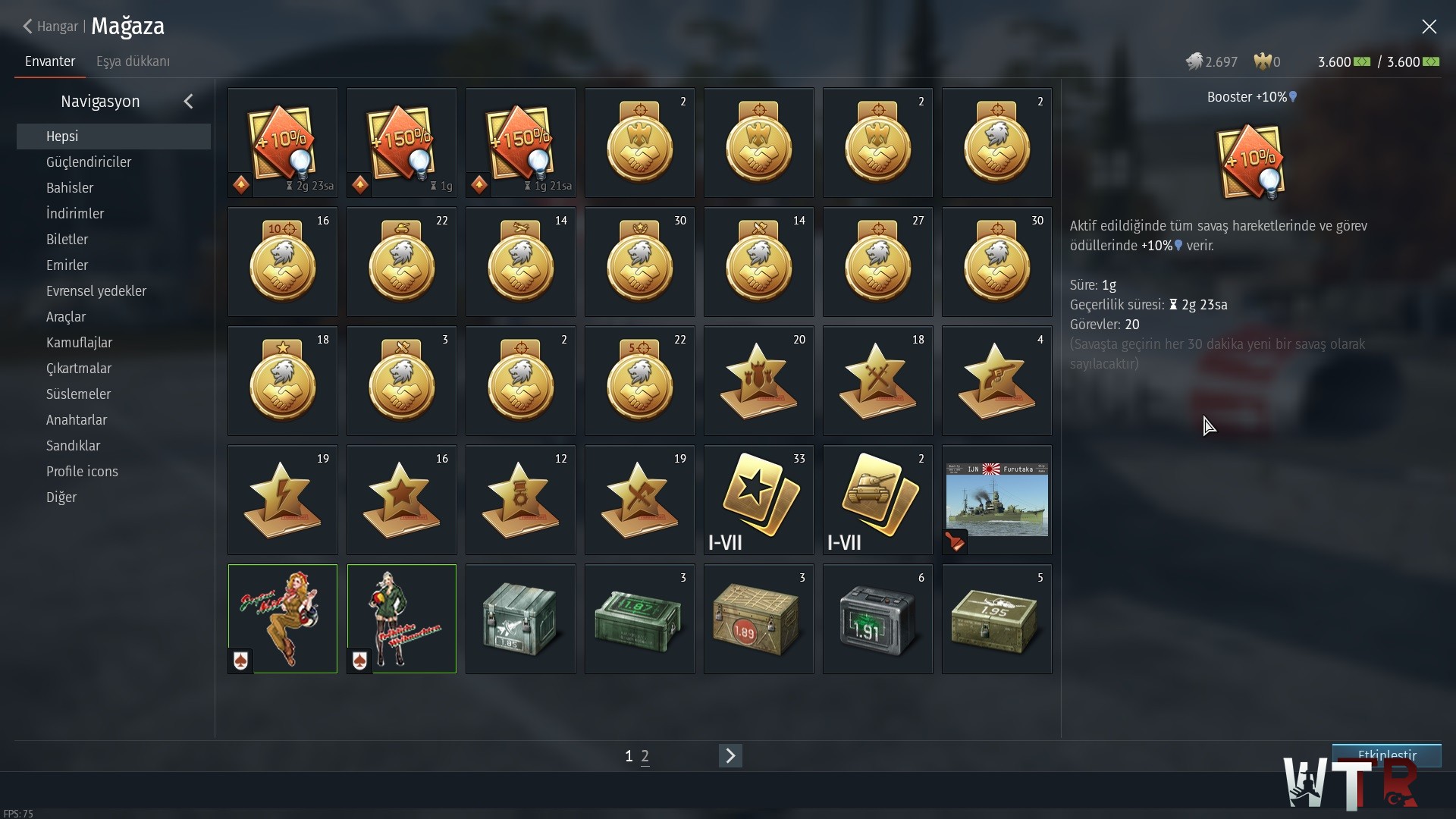Close the Mağaza window
Viewport: 1456px width, 819px height.
1429,27
